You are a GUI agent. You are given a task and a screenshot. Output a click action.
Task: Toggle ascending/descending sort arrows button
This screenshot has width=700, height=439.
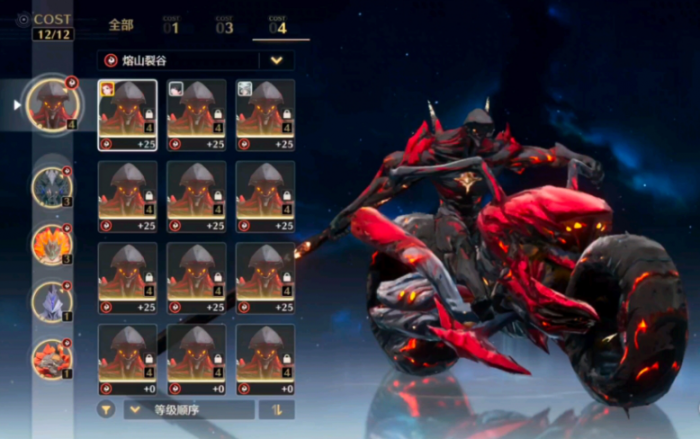(276, 409)
